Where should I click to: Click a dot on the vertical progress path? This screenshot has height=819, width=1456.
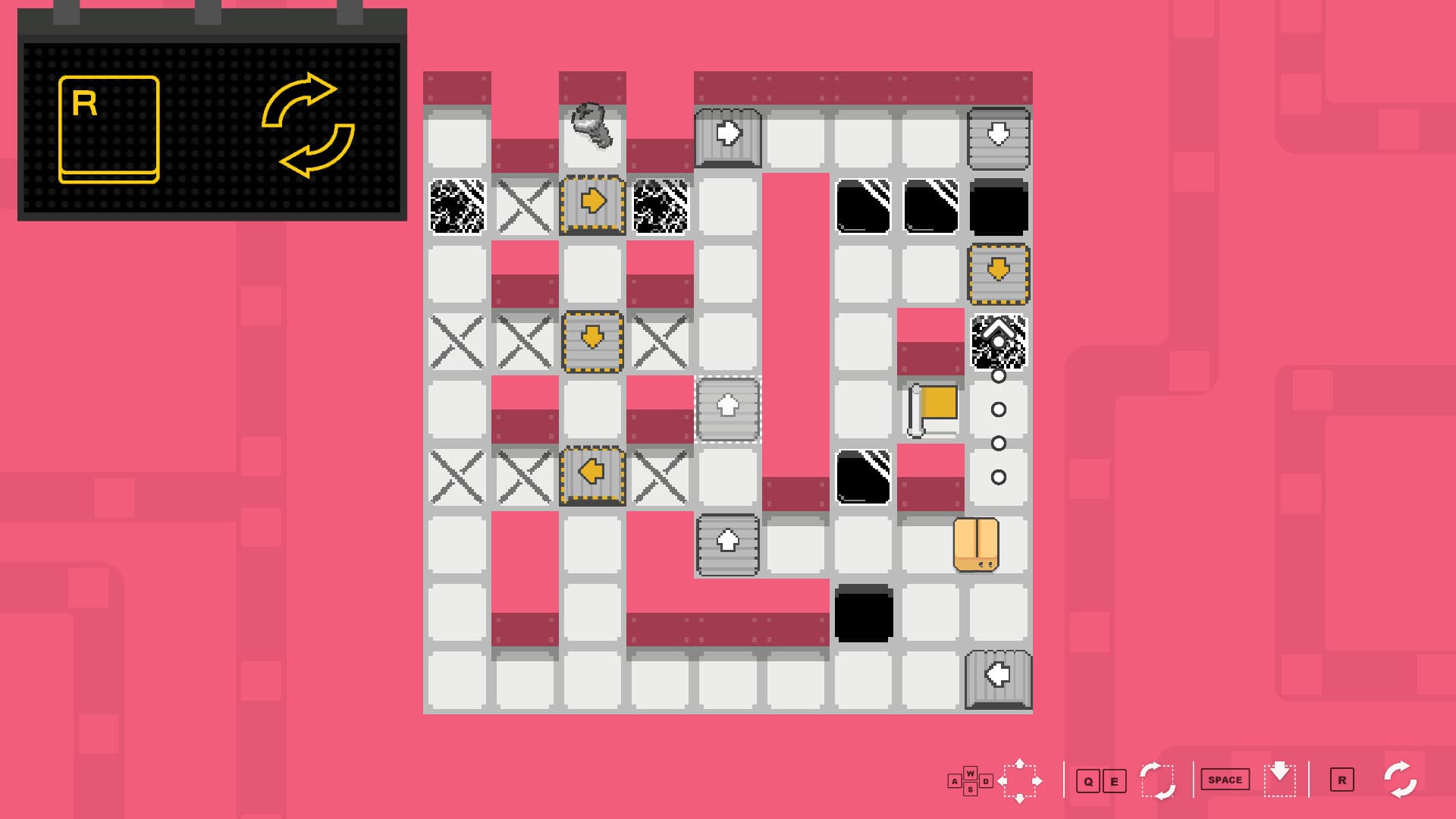(x=999, y=409)
